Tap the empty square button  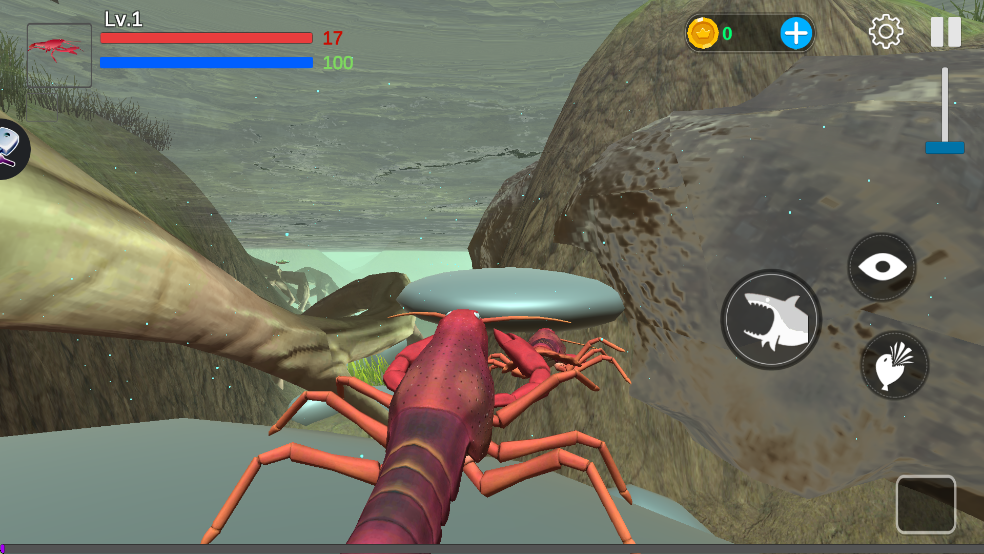(925, 504)
